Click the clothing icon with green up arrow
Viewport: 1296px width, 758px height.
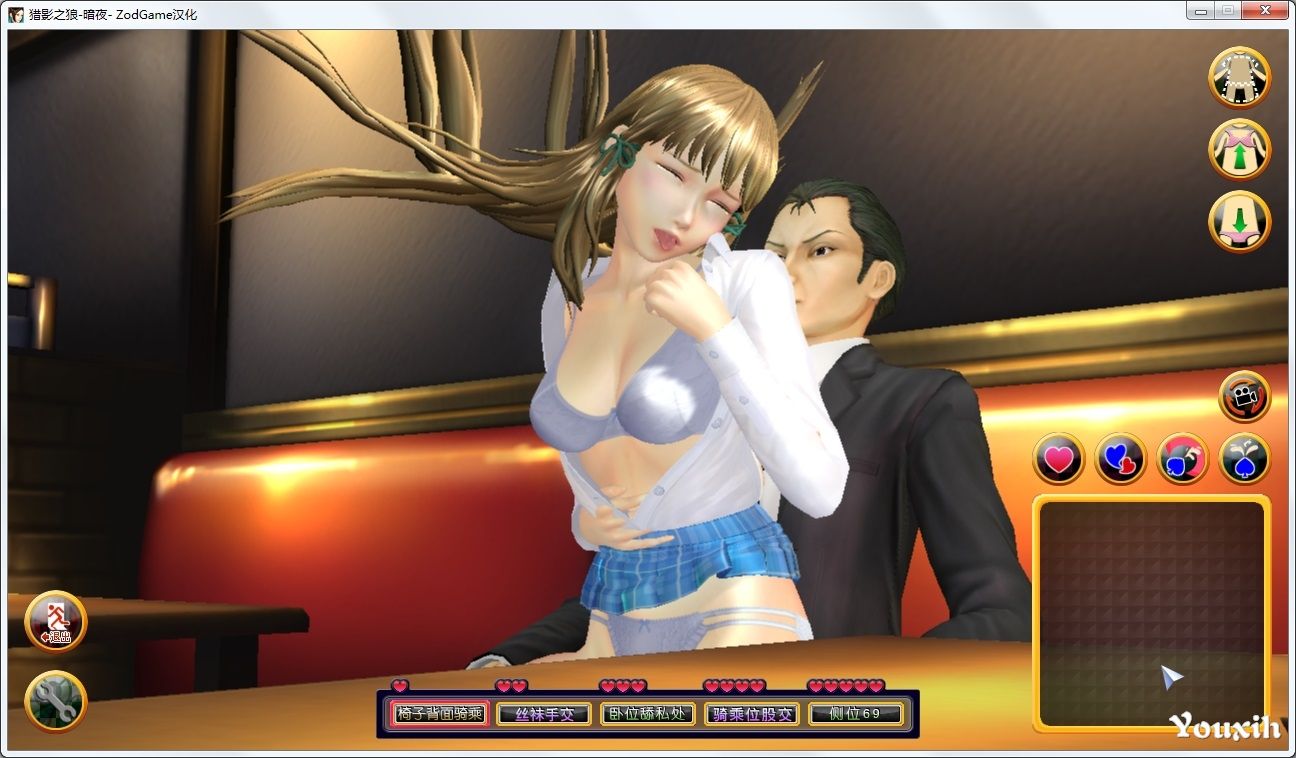click(x=1239, y=150)
